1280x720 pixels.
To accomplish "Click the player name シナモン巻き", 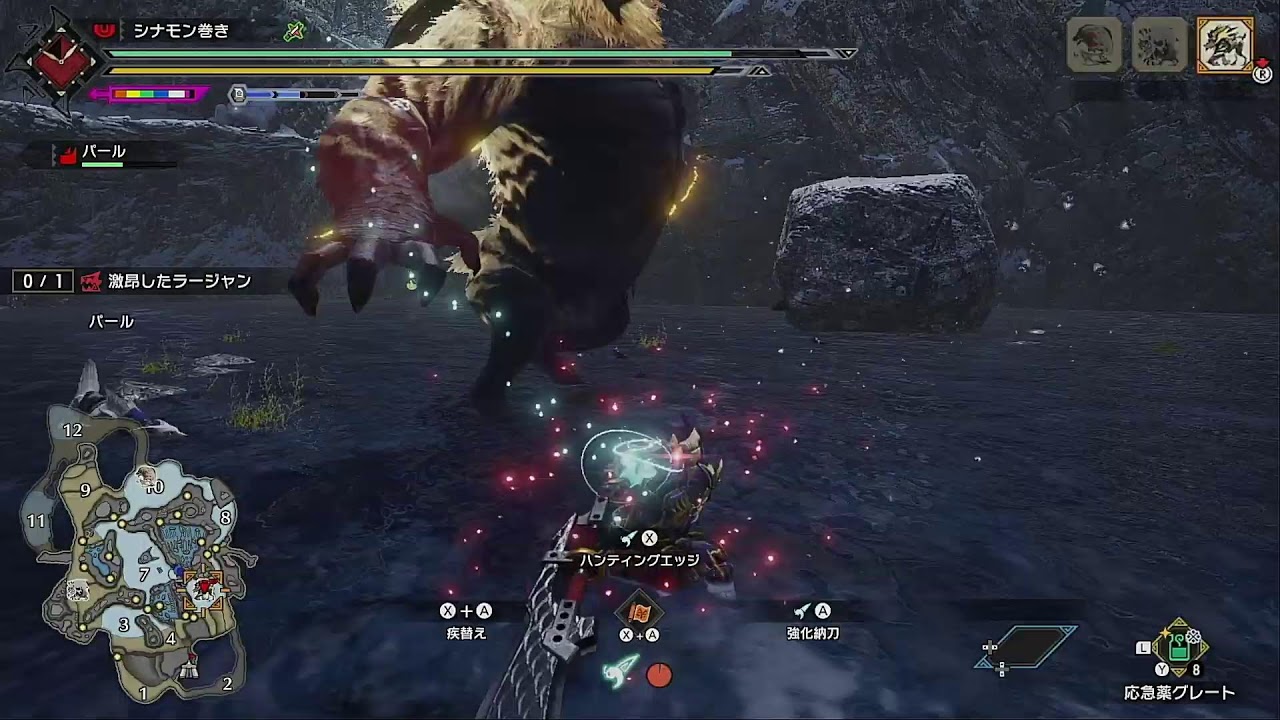I will 181,31.
